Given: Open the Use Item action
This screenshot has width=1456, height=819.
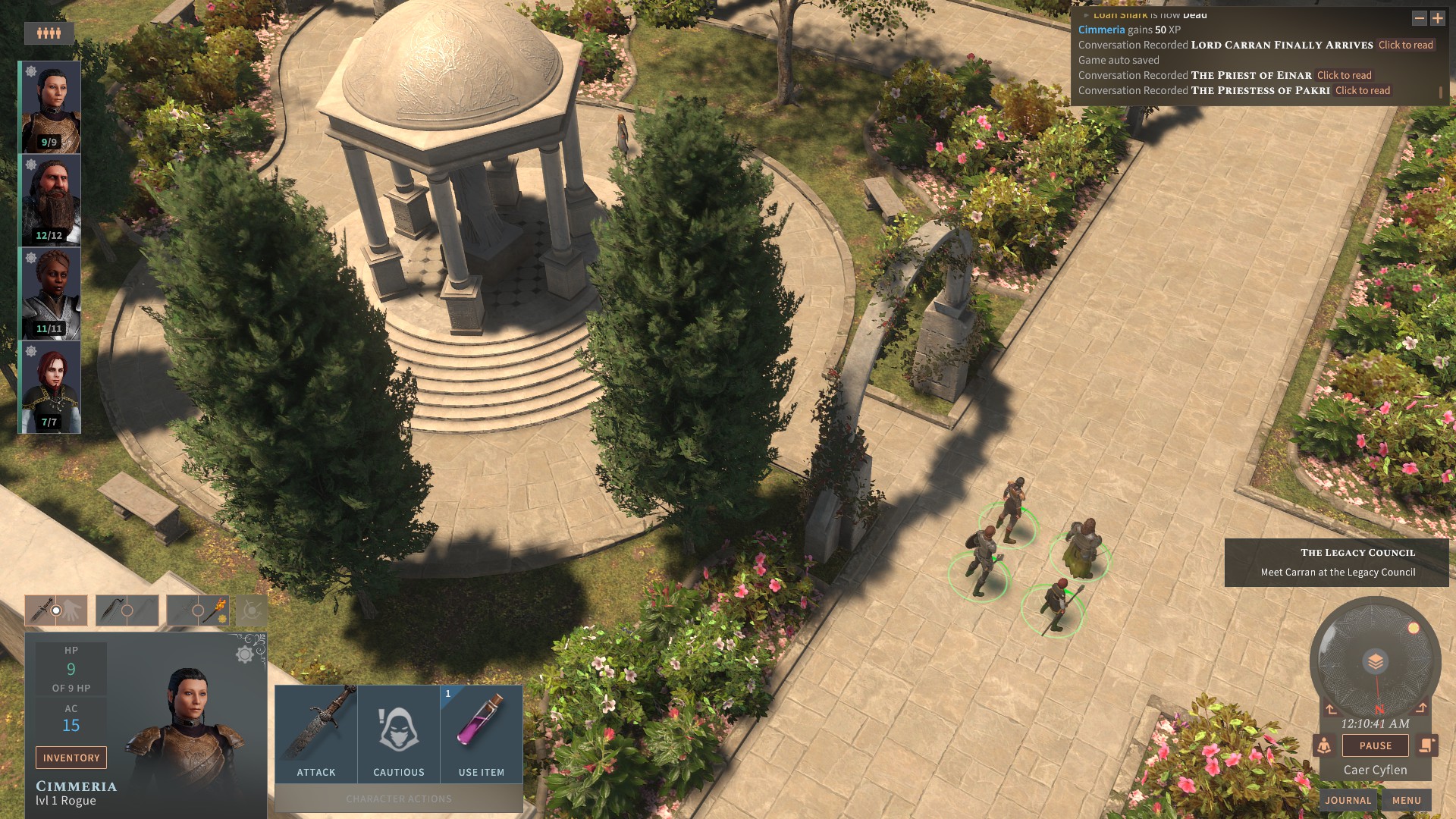Looking at the screenshot, I should pos(482,734).
